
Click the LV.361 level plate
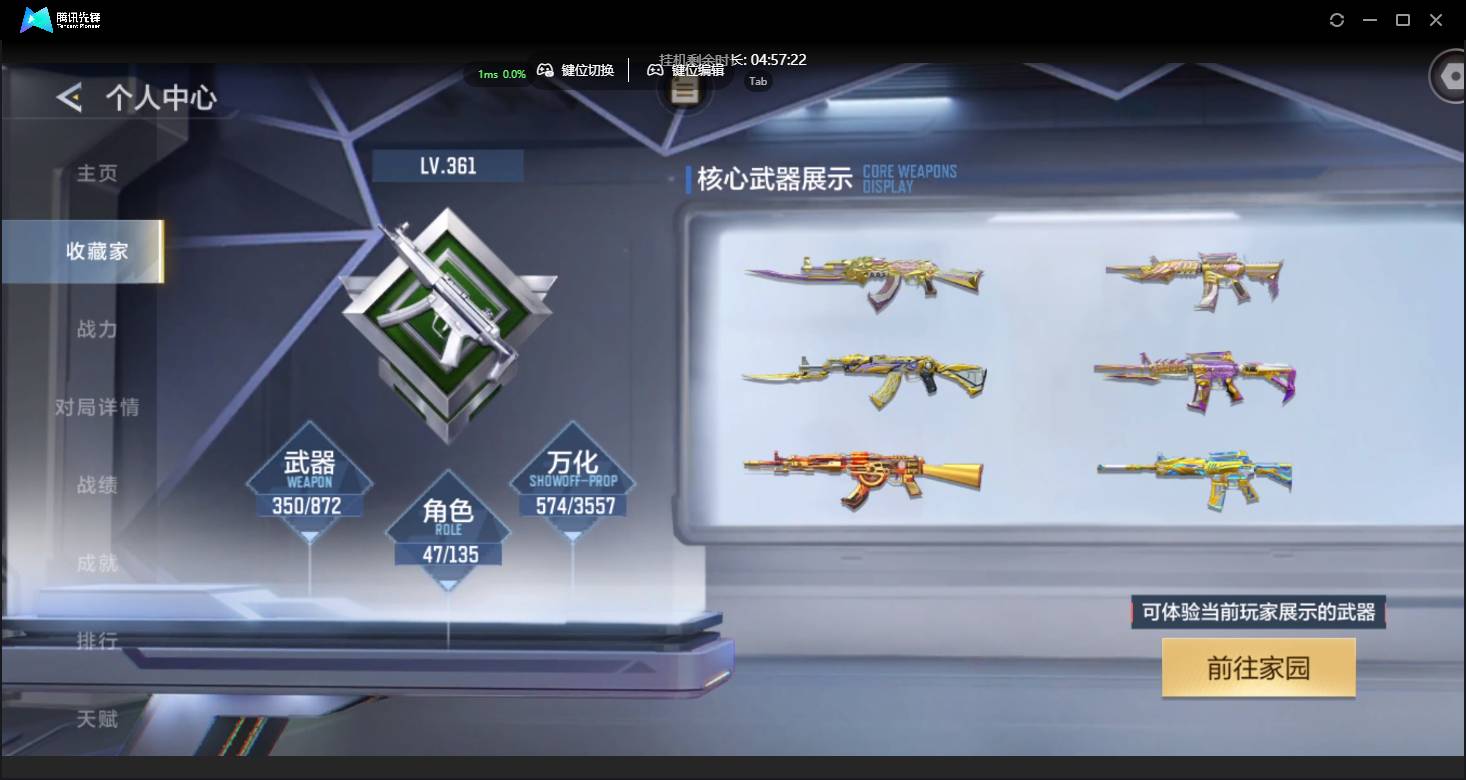447,165
